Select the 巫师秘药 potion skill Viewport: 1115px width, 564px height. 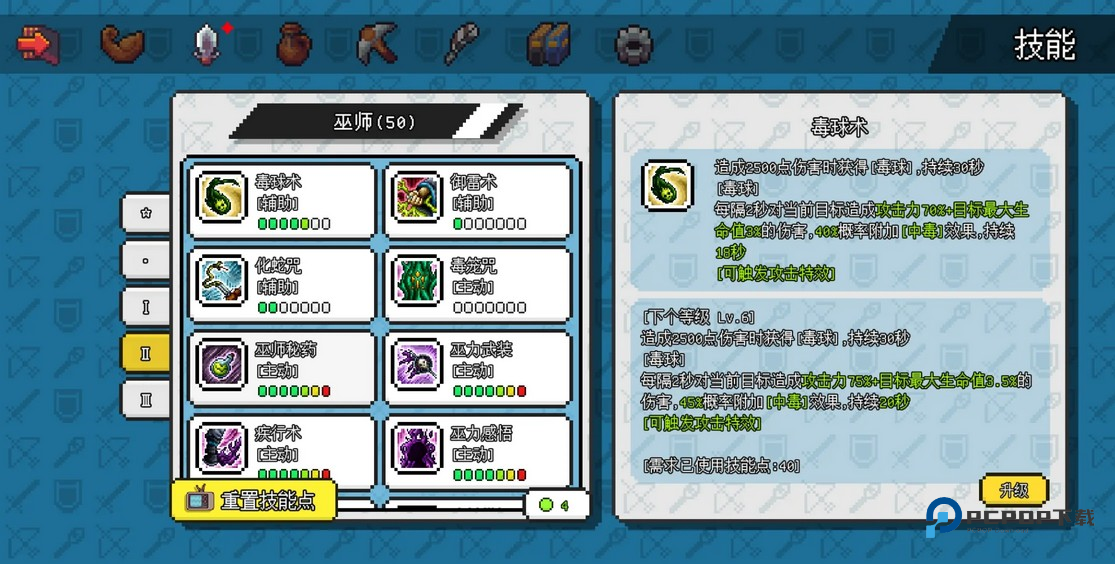[282, 368]
